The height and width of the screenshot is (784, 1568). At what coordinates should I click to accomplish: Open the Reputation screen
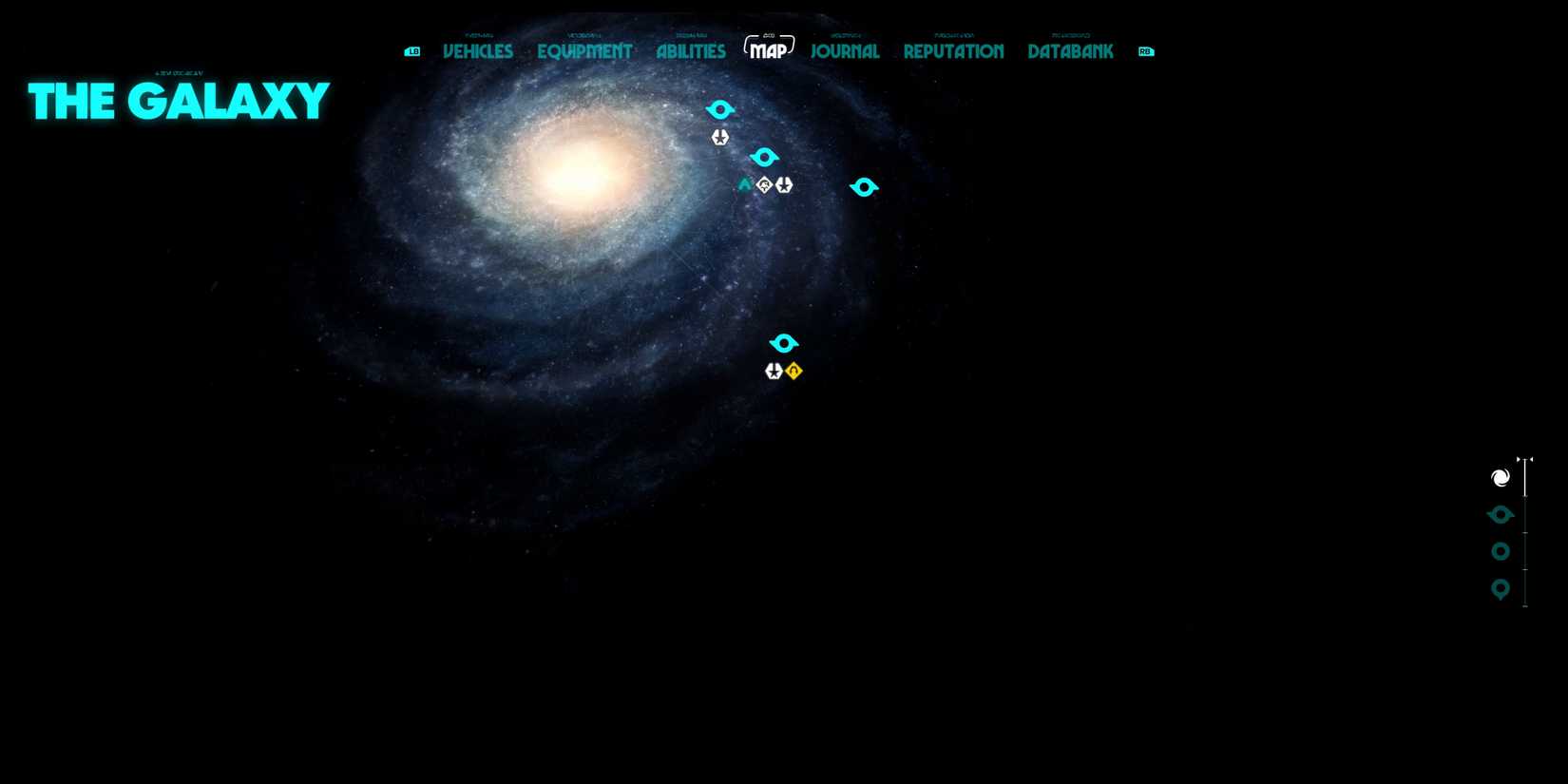point(952,51)
